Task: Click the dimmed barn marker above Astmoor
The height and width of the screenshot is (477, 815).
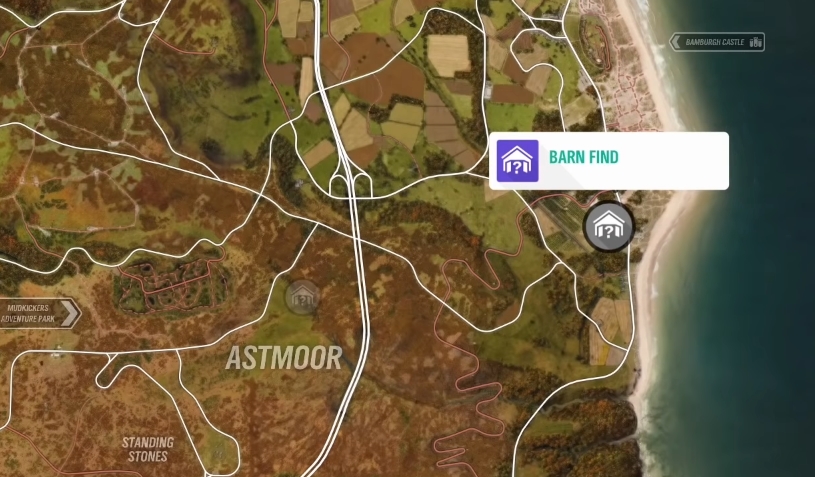Action: [x=302, y=296]
